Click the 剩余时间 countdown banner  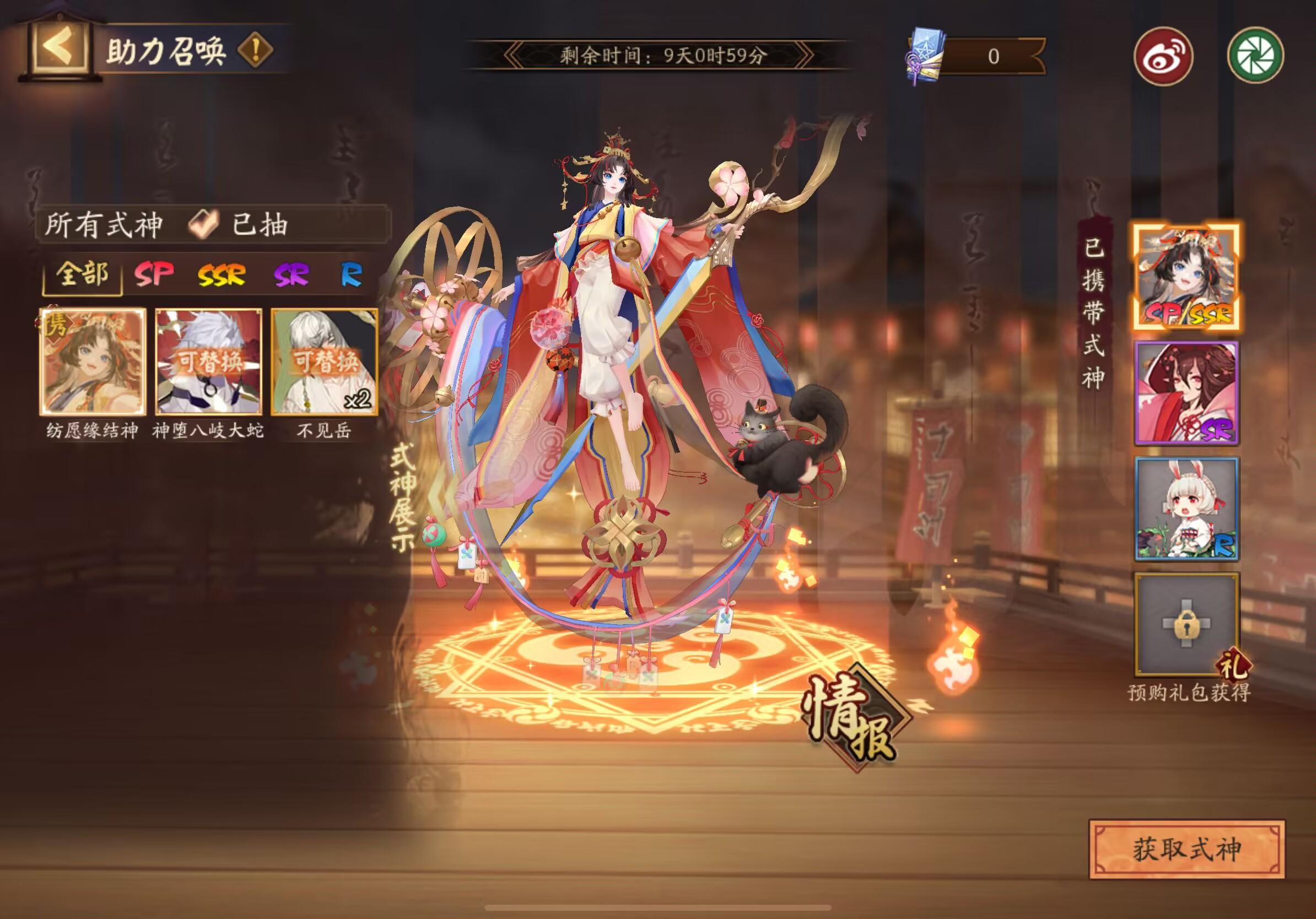(658, 56)
